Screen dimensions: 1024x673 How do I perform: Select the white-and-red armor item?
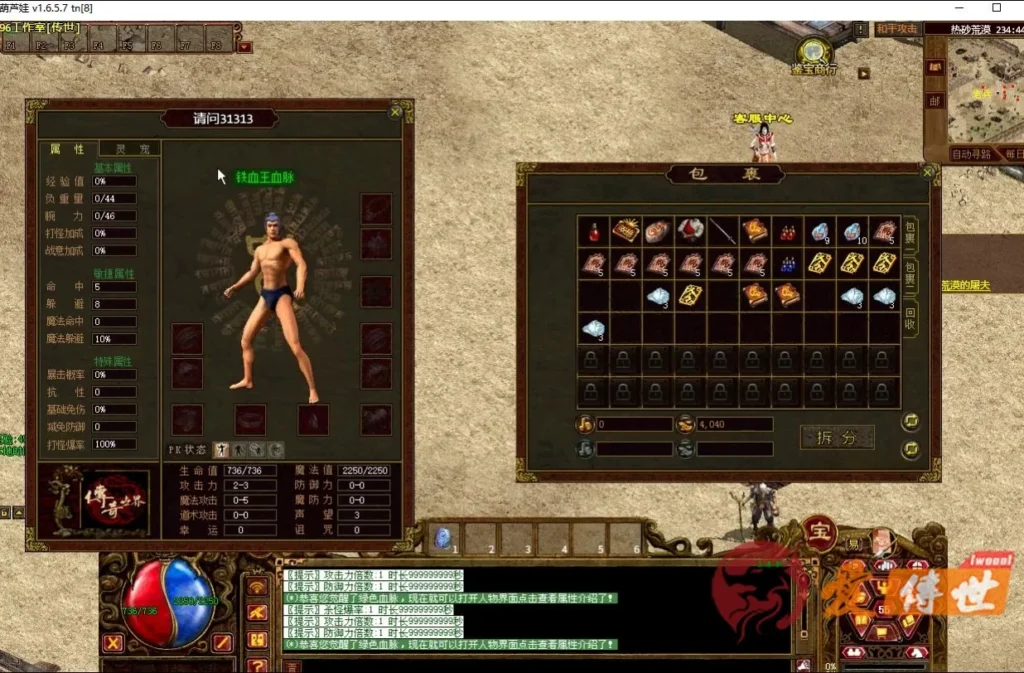point(690,231)
